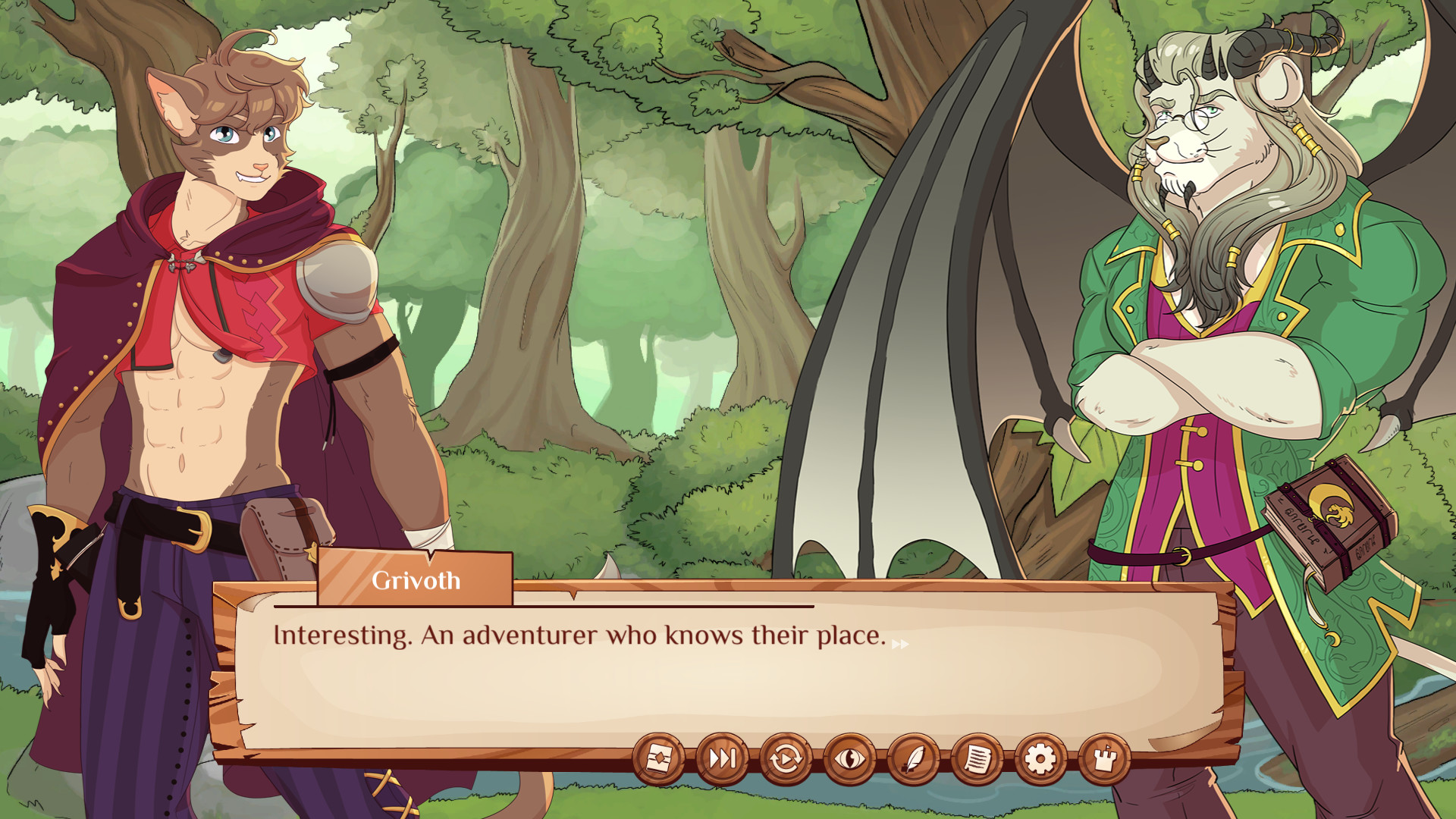The width and height of the screenshot is (1456, 819).
Task: Click the Grivoth name banner
Action: point(416,580)
